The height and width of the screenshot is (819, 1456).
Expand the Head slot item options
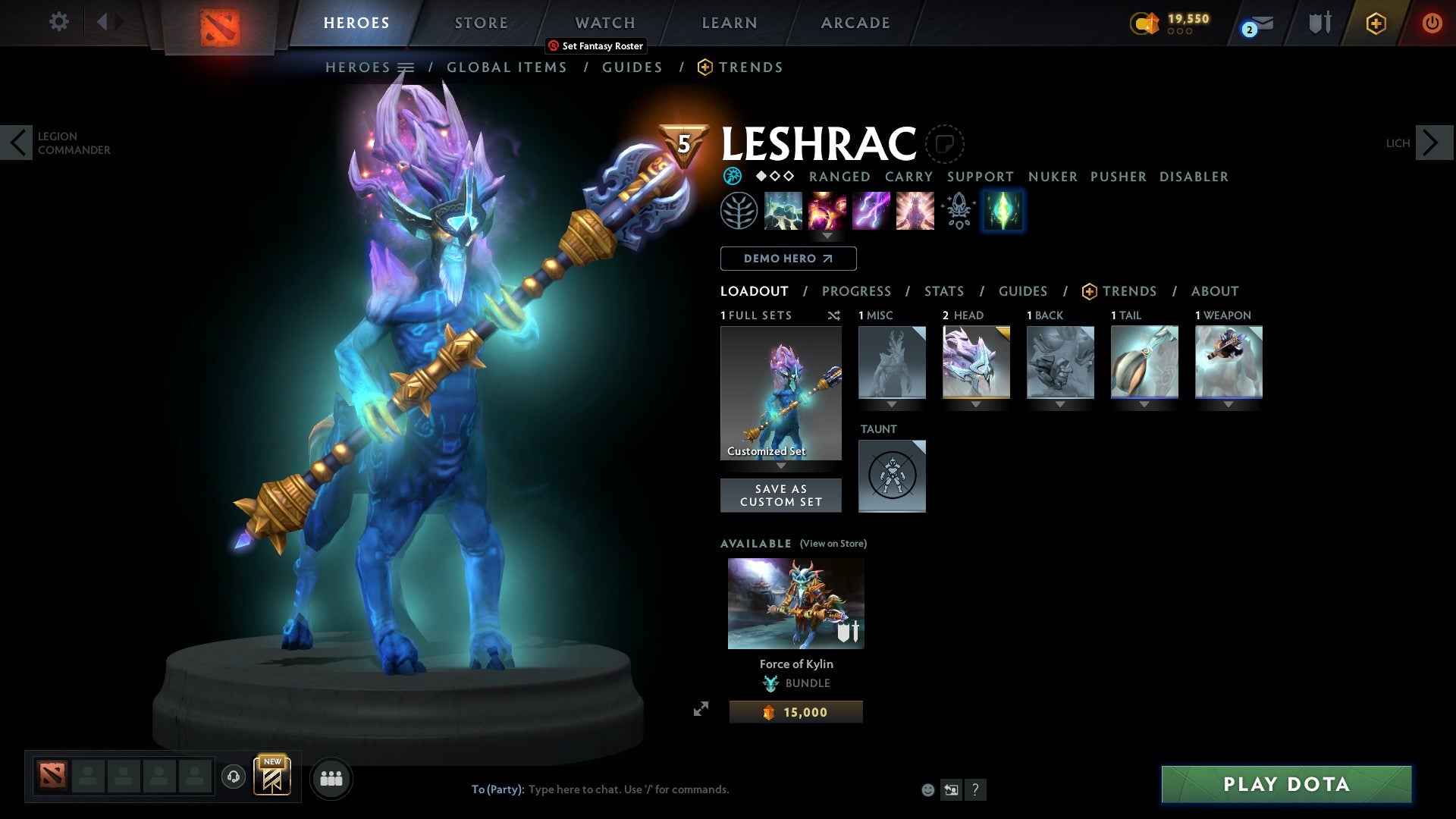coord(976,404)
